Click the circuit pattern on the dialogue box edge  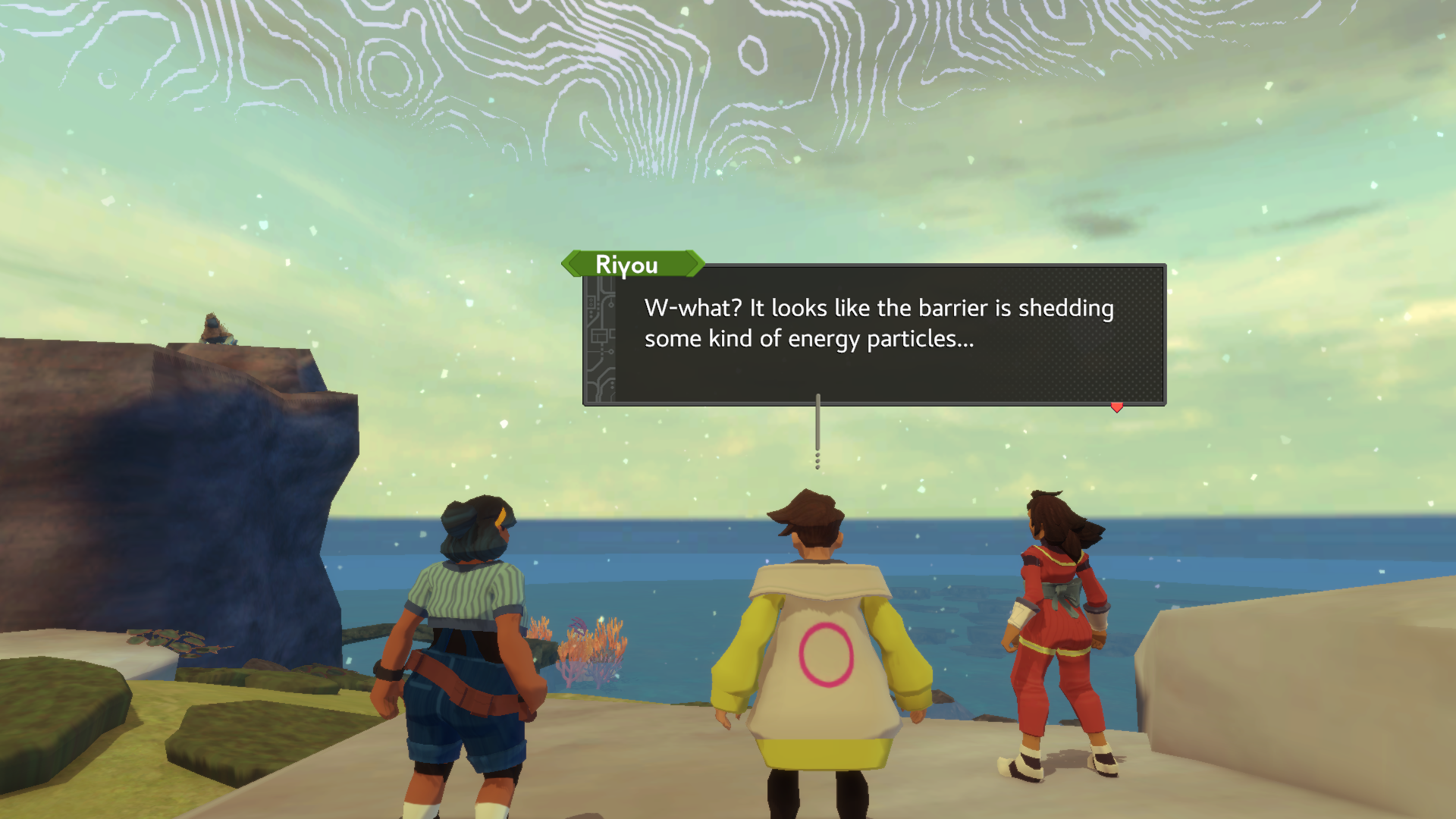click(601, 334)
